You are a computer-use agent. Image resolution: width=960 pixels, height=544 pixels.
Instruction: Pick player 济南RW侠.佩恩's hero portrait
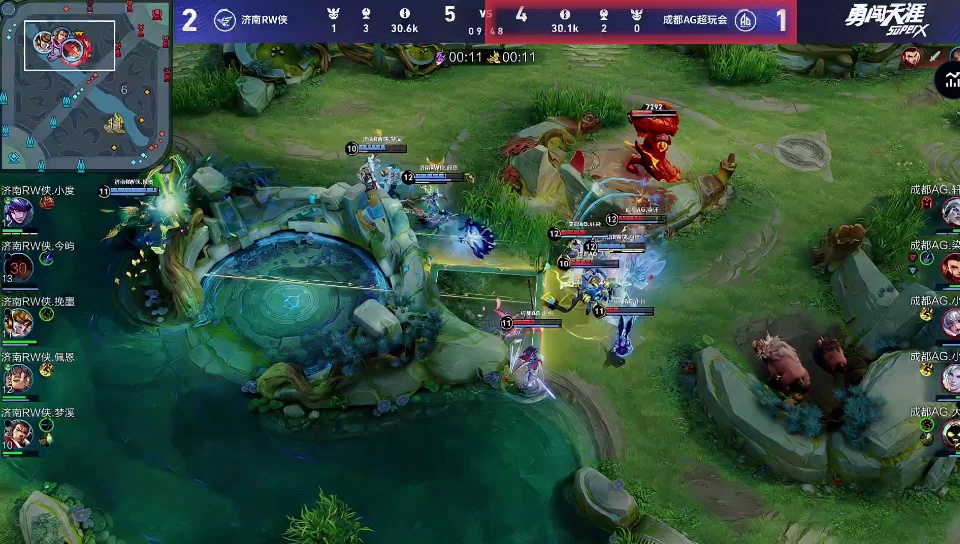(x=17, y=378)
